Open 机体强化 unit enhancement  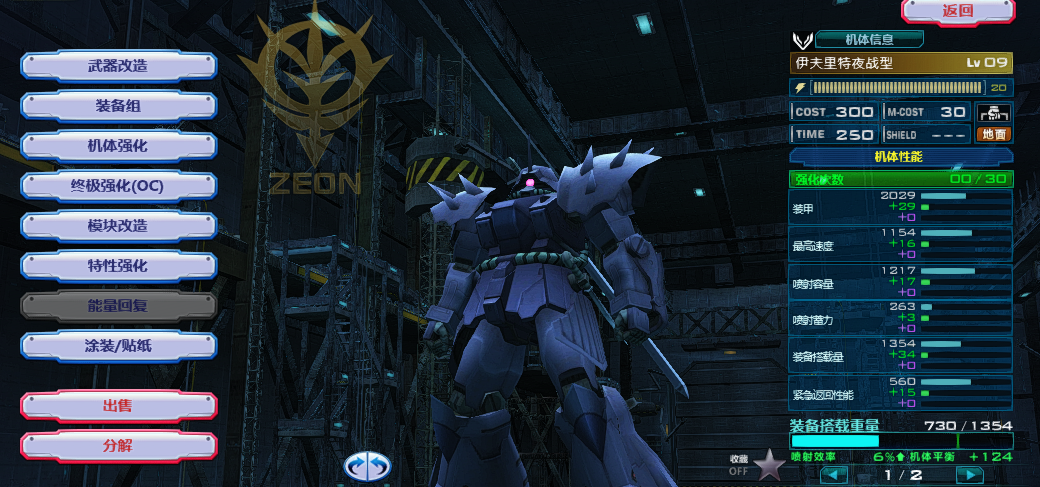[x=118, y=146]
